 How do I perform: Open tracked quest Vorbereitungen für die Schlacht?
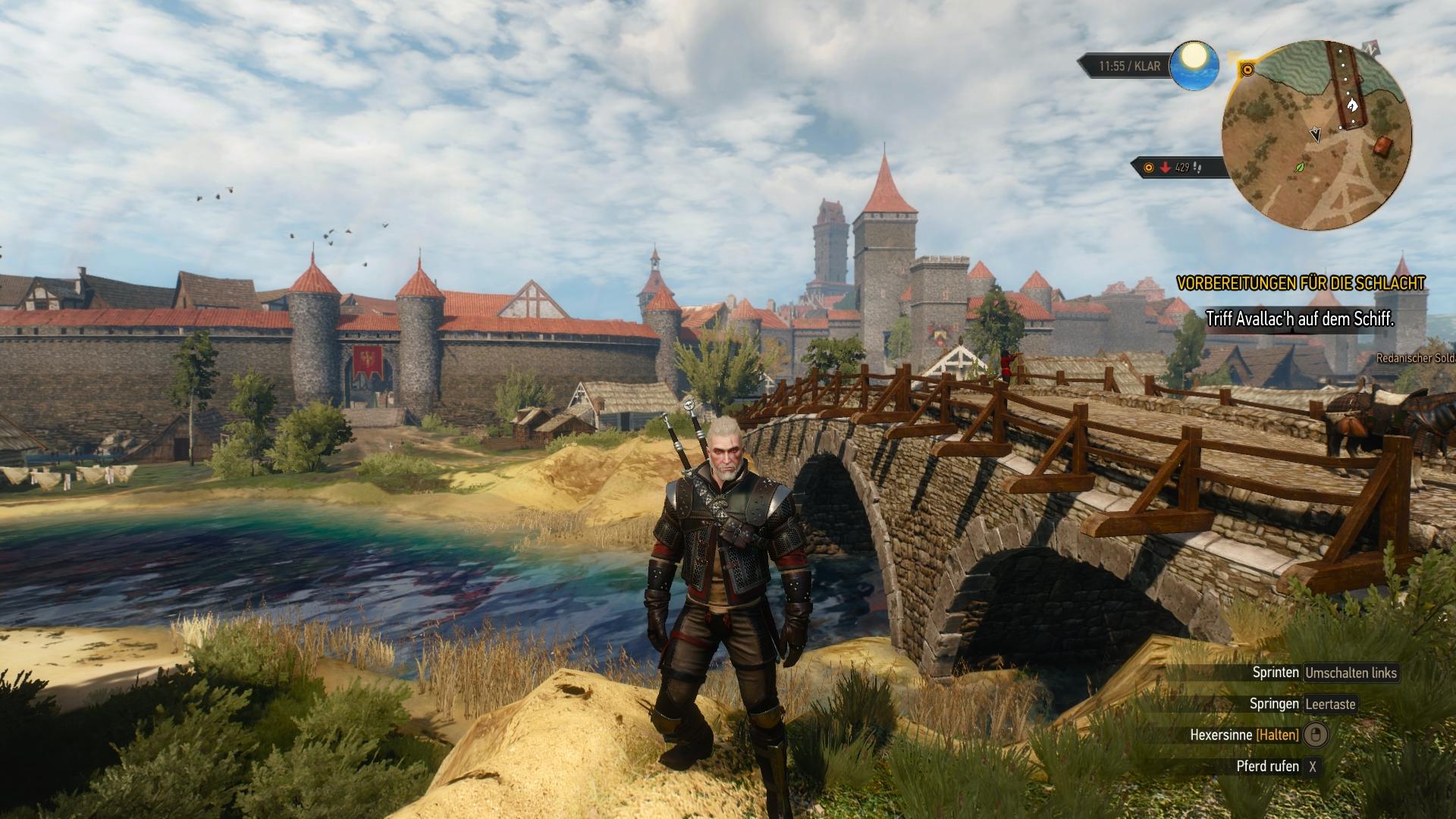(1301, 283)
